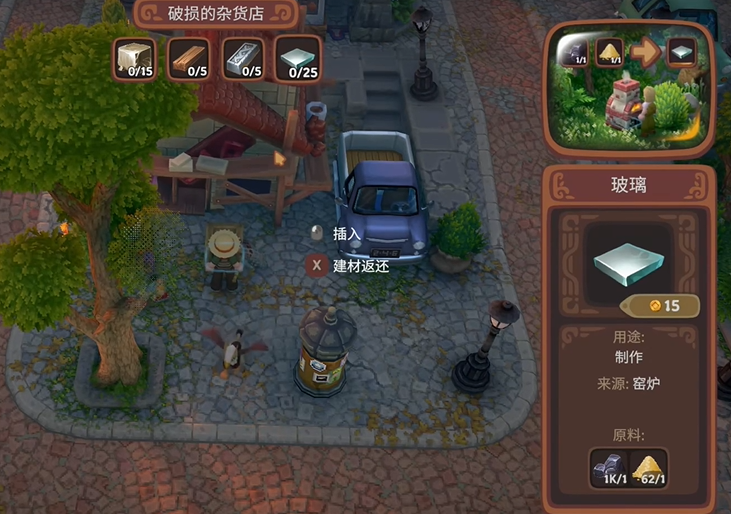The image size is (731, 514).
Task: Select the glass requirement slot showing 0/25
Action: pos(296,59)
